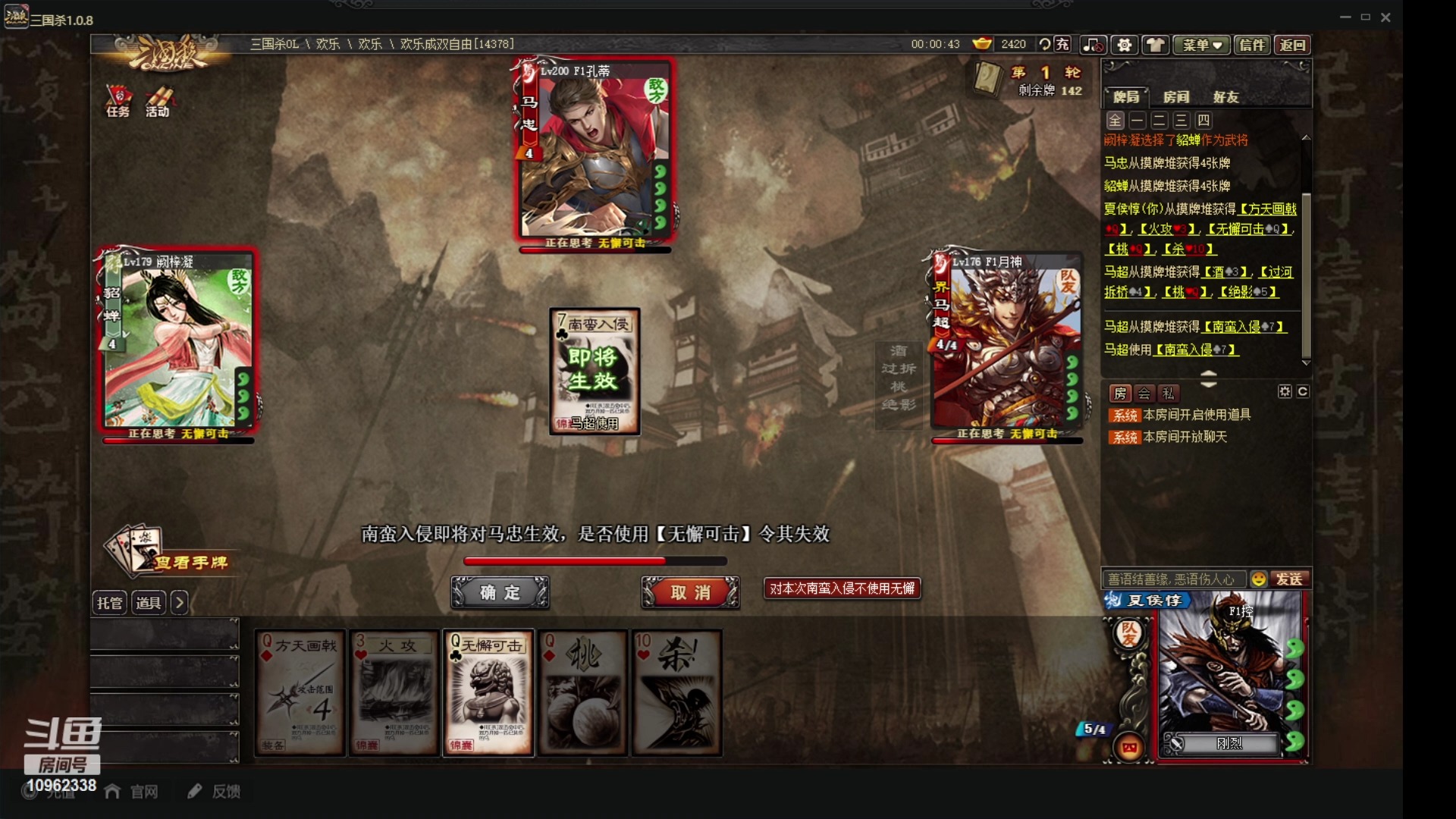Mute the game music via the music icon
The height and width of the screenshot is (819, 1456).
(1092, 45)
